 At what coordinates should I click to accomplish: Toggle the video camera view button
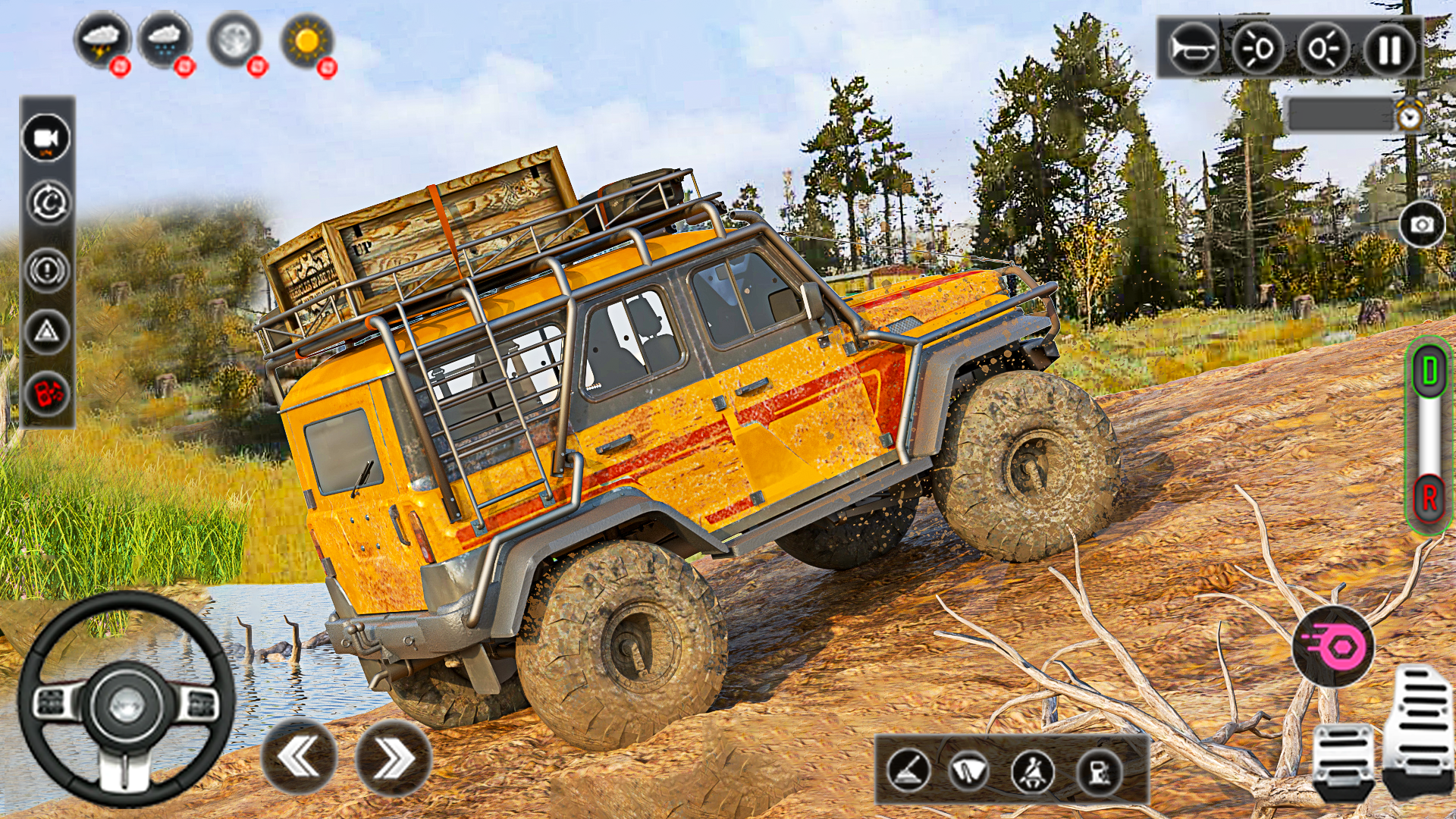[47, 138]
